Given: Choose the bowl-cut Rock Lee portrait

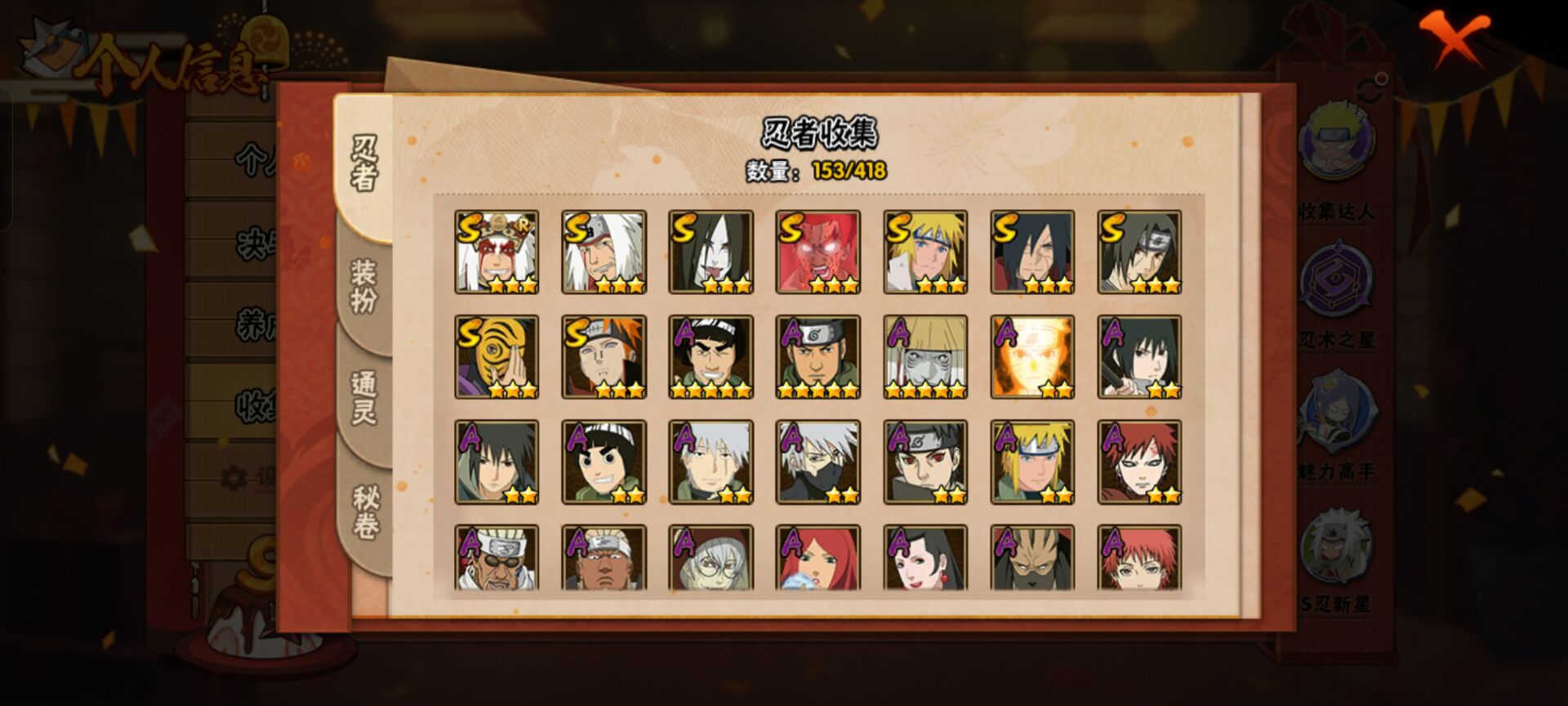Looking at the screenshot, I should 604,462.
